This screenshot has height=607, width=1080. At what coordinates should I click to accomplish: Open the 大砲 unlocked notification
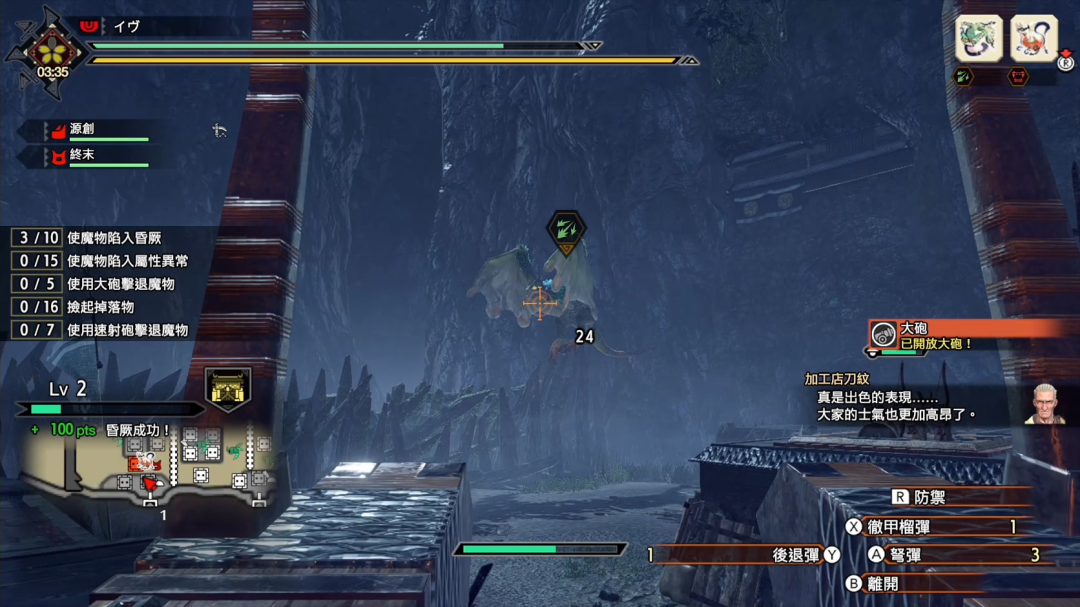point(965,335)
